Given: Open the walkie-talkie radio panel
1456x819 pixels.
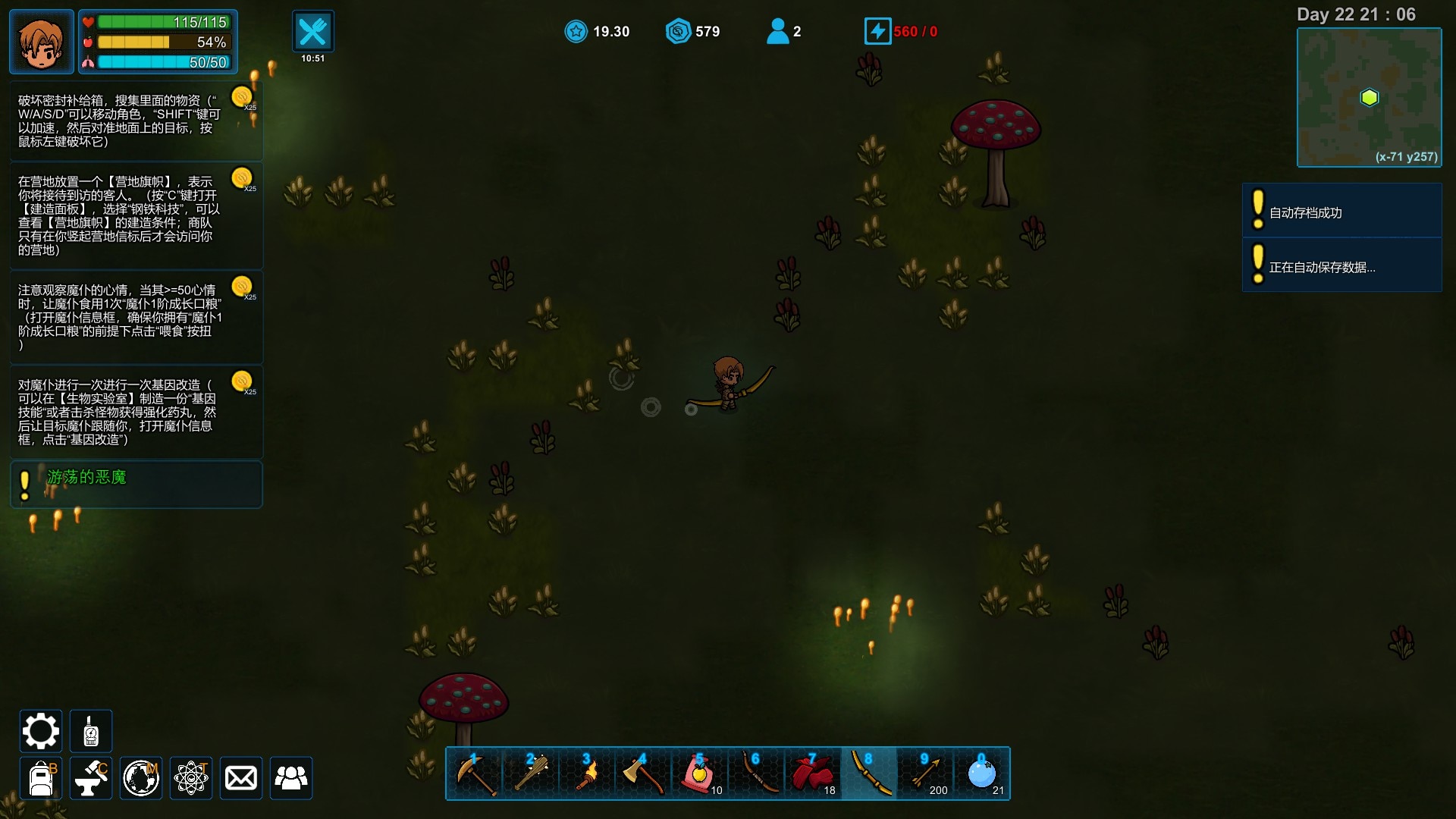Looking at the screenshot, I should point(91,731).
